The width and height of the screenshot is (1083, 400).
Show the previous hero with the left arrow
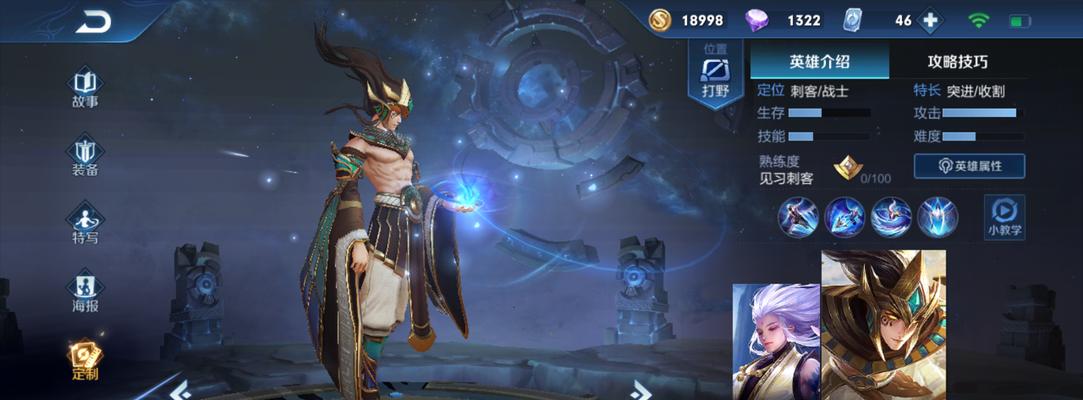(x=180, y=390)
